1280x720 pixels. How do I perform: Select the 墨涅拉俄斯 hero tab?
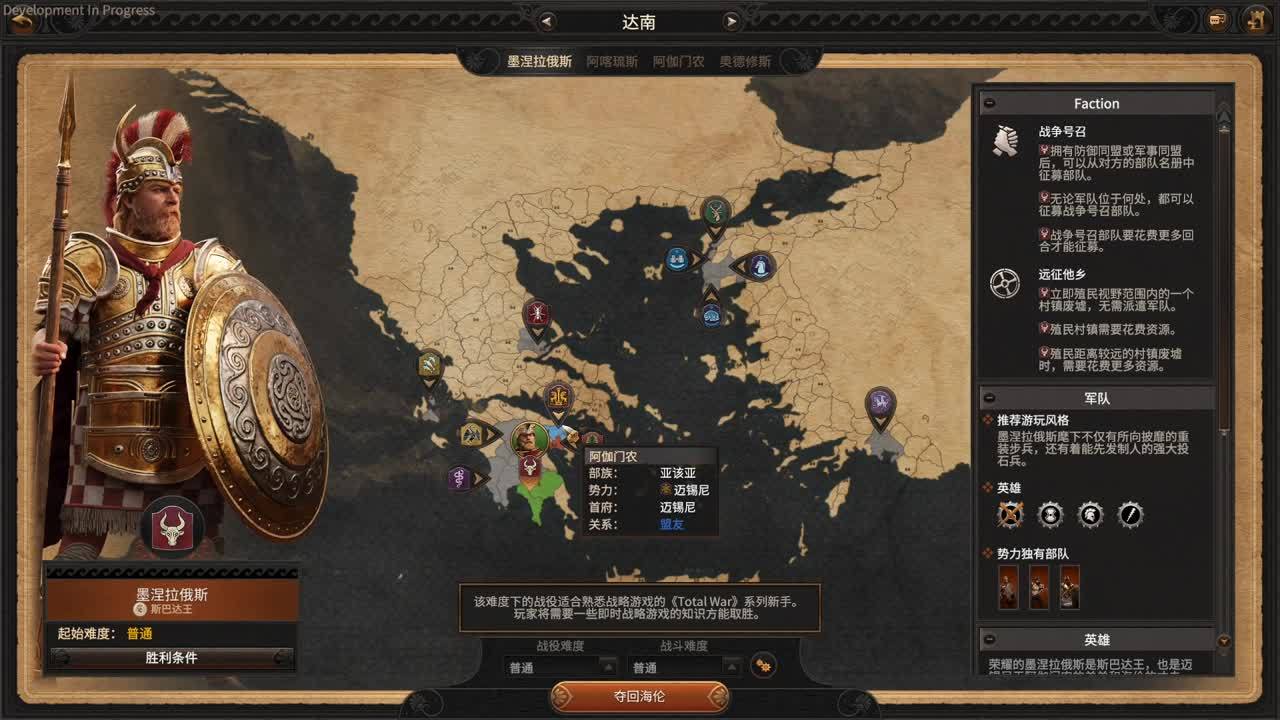pos(539,61)
